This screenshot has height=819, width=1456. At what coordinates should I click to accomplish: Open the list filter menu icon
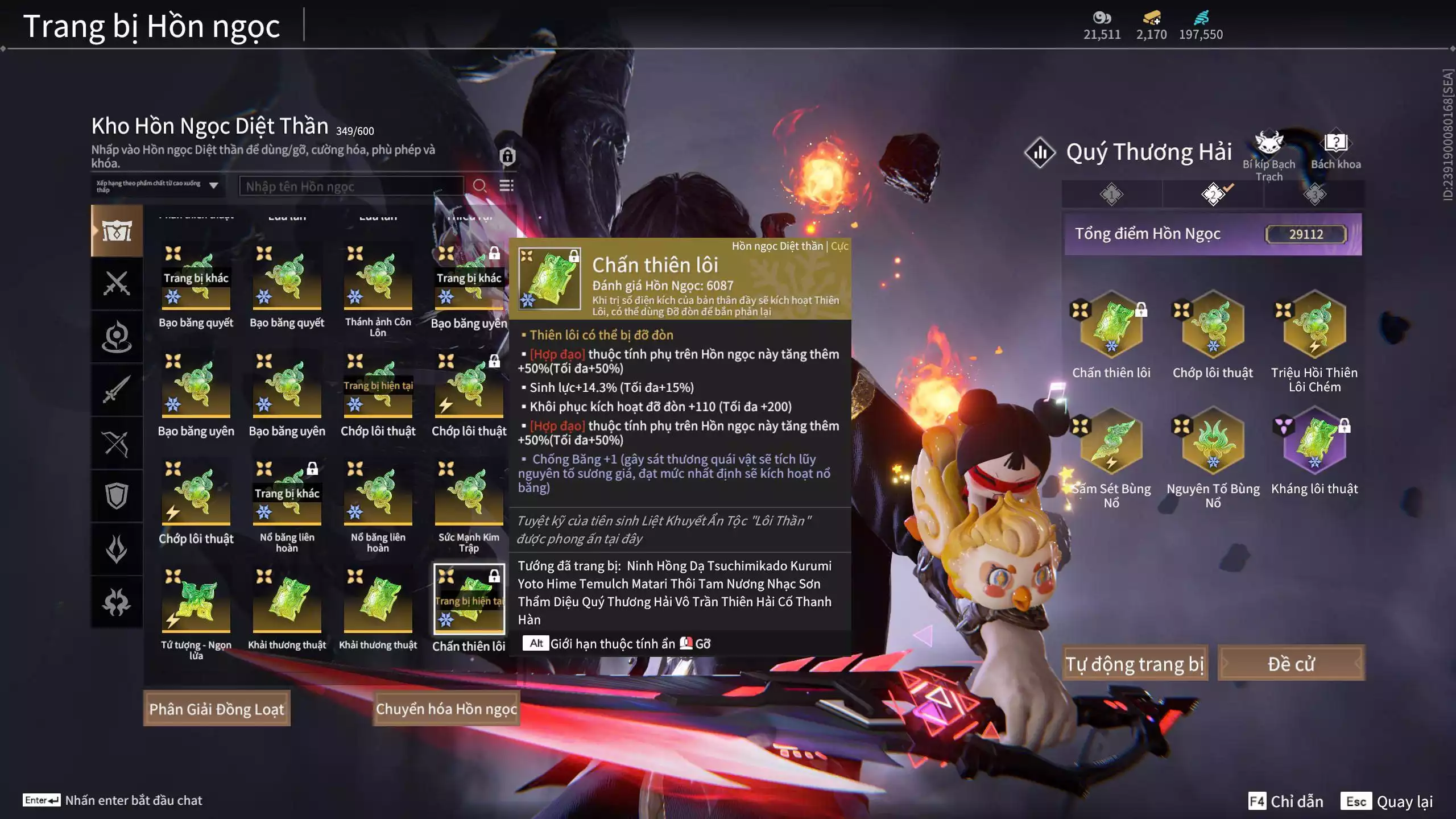pyautogui.click(x=506, y=186)
